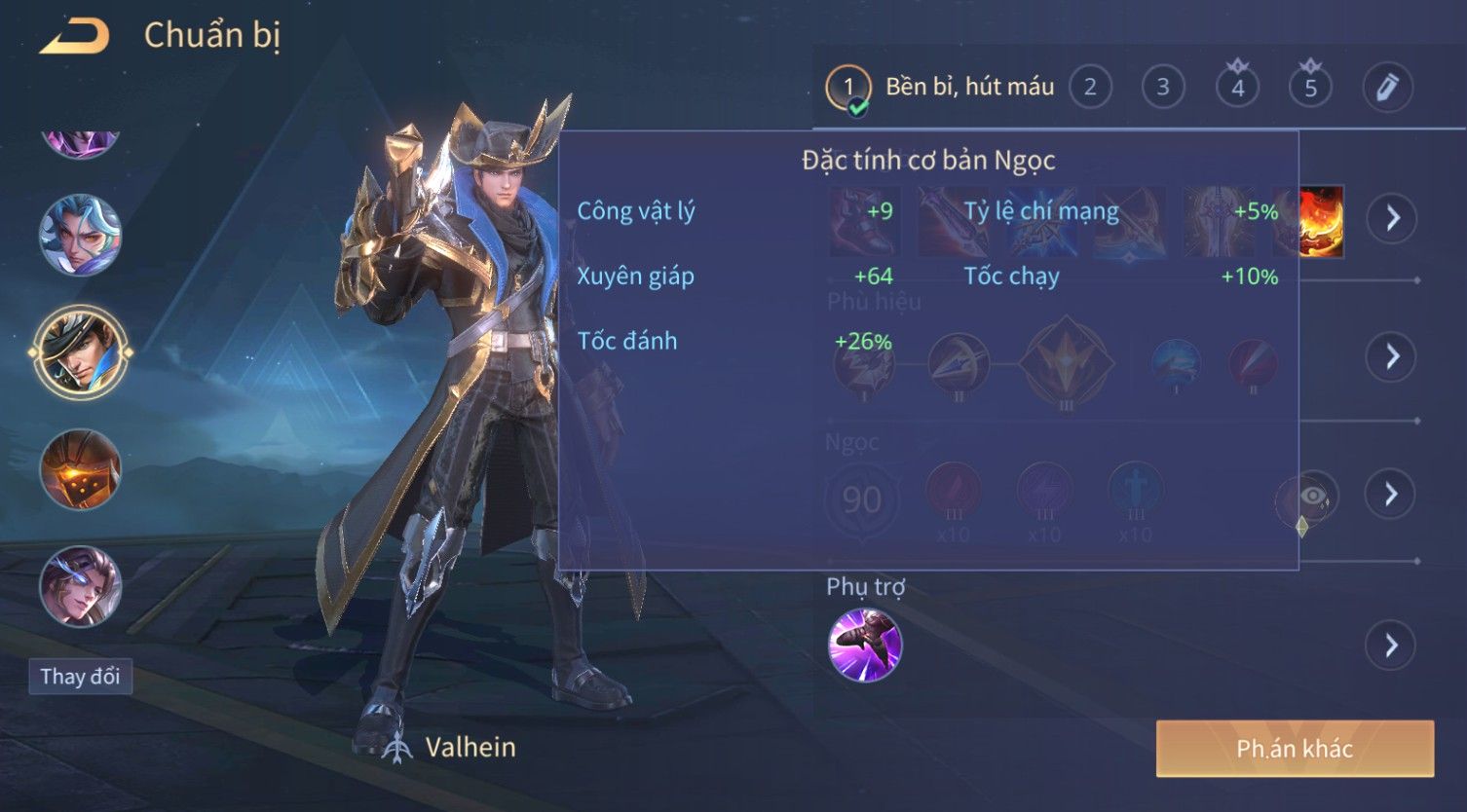
Task: Go back using the return arrow
Action: coord(74,37)
